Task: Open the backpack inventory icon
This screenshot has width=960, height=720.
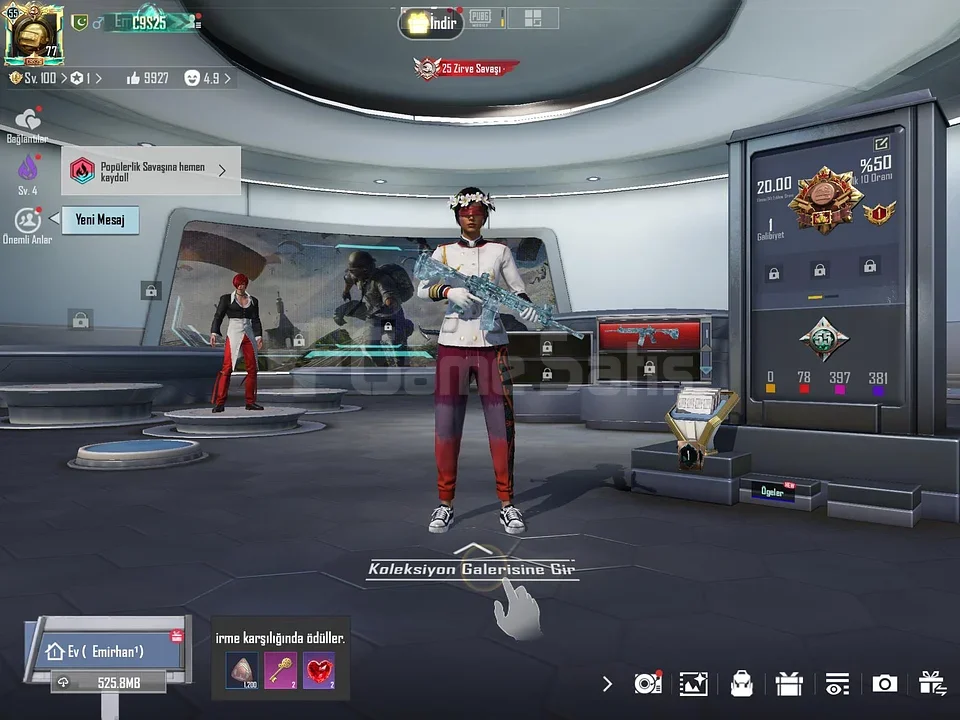Action: point(741,684)
